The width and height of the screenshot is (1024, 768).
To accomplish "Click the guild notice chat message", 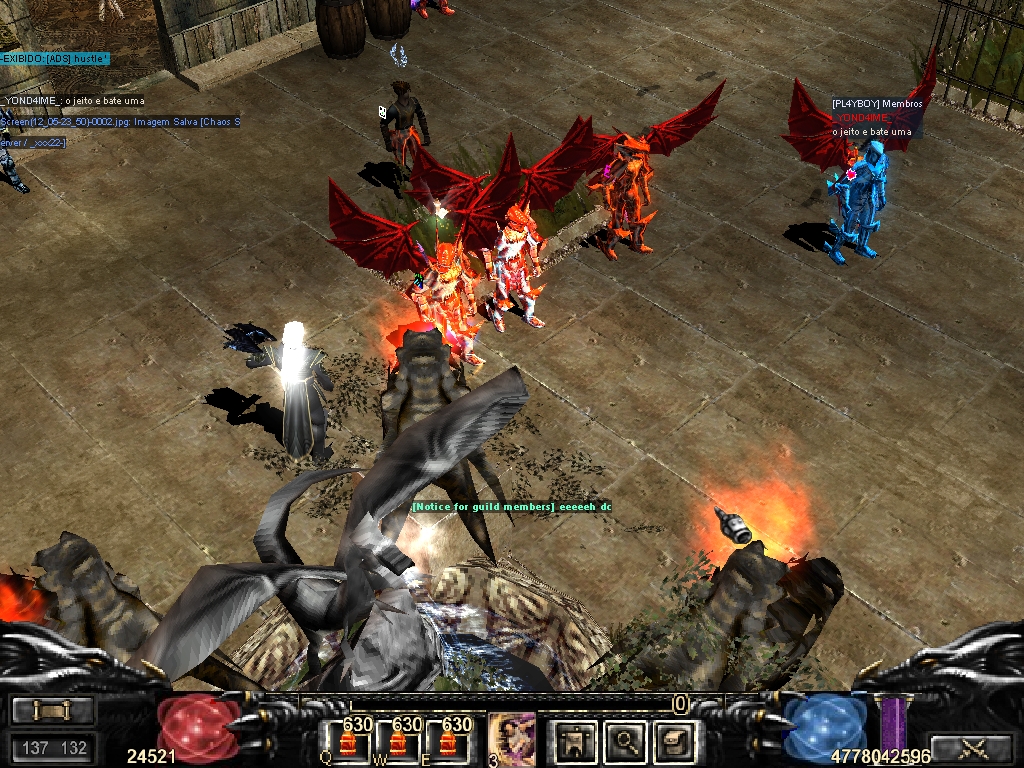I will pos(511,507).
